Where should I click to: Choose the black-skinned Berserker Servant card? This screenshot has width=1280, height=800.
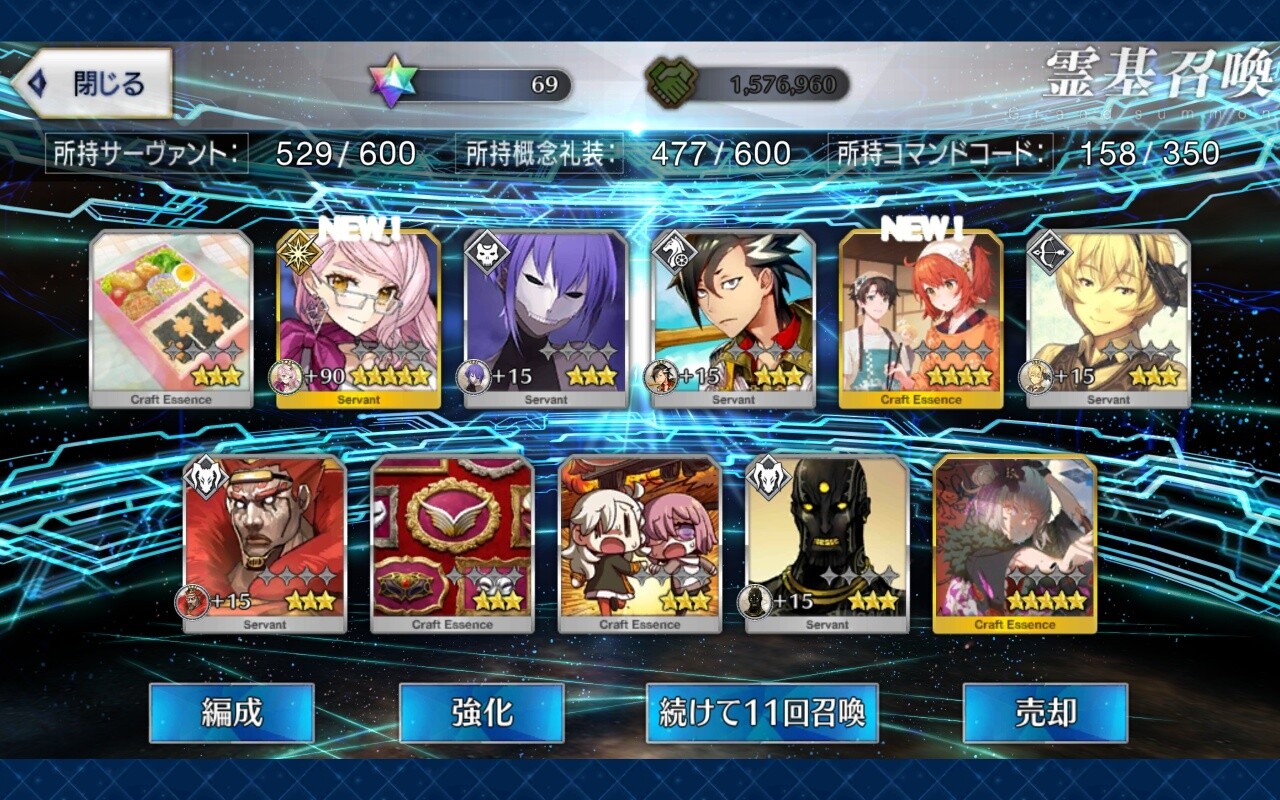[827, 544]
